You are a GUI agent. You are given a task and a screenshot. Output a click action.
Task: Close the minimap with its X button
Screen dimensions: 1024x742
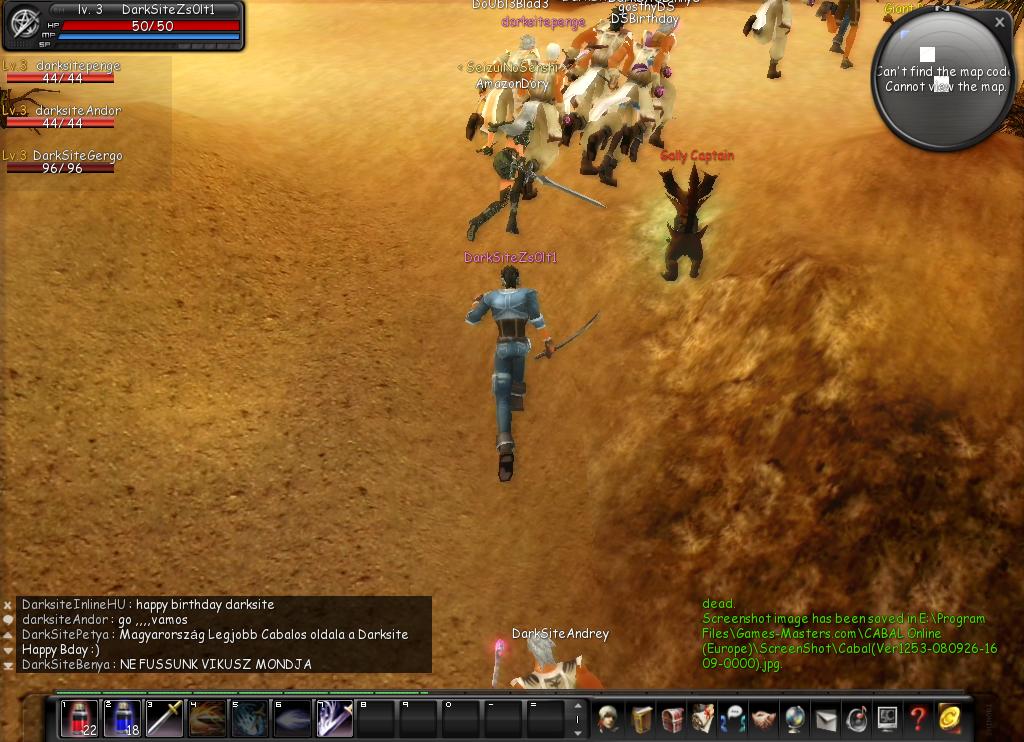click(999, 22)
